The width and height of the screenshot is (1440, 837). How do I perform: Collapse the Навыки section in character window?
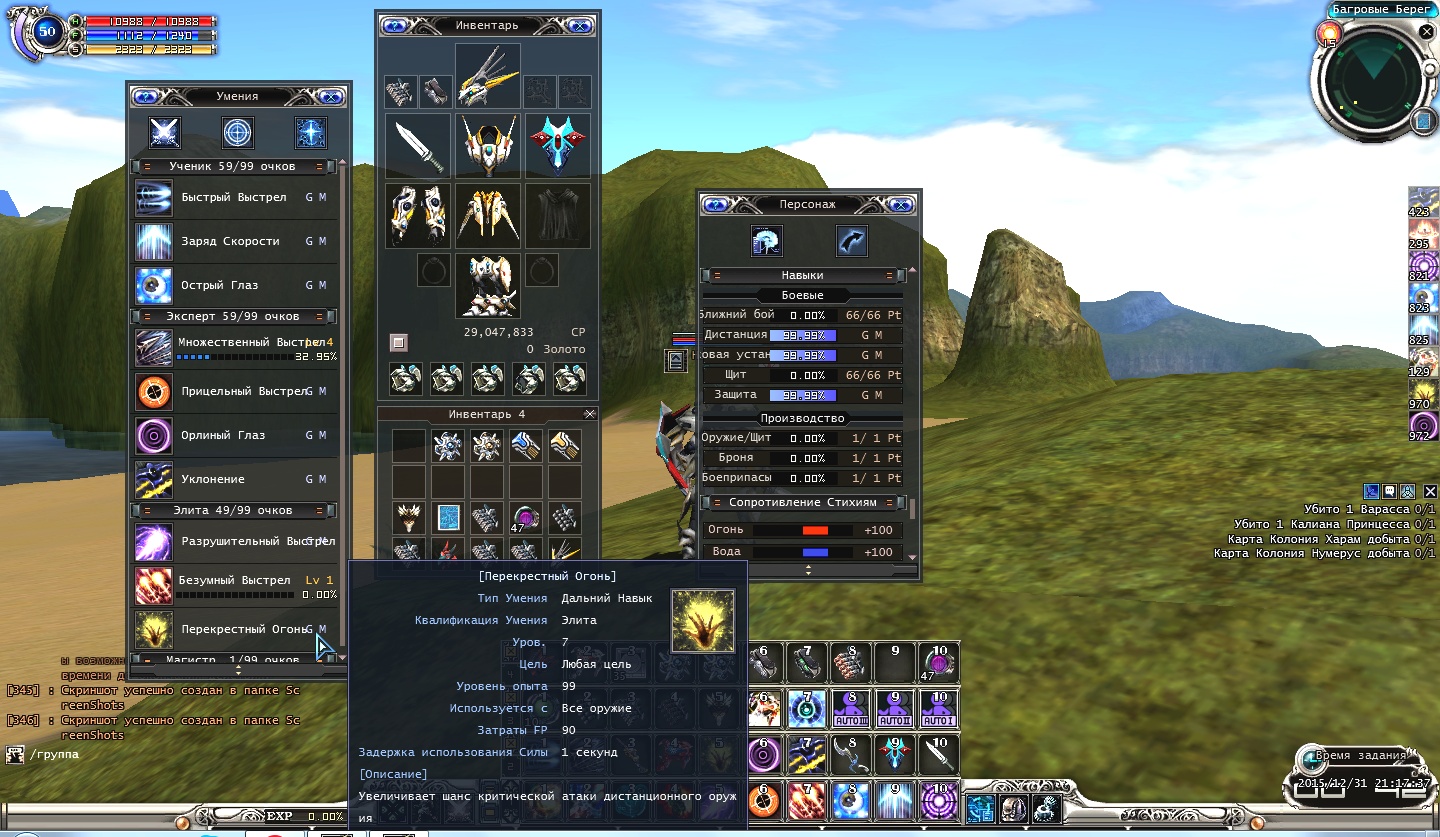pos(802,275)
